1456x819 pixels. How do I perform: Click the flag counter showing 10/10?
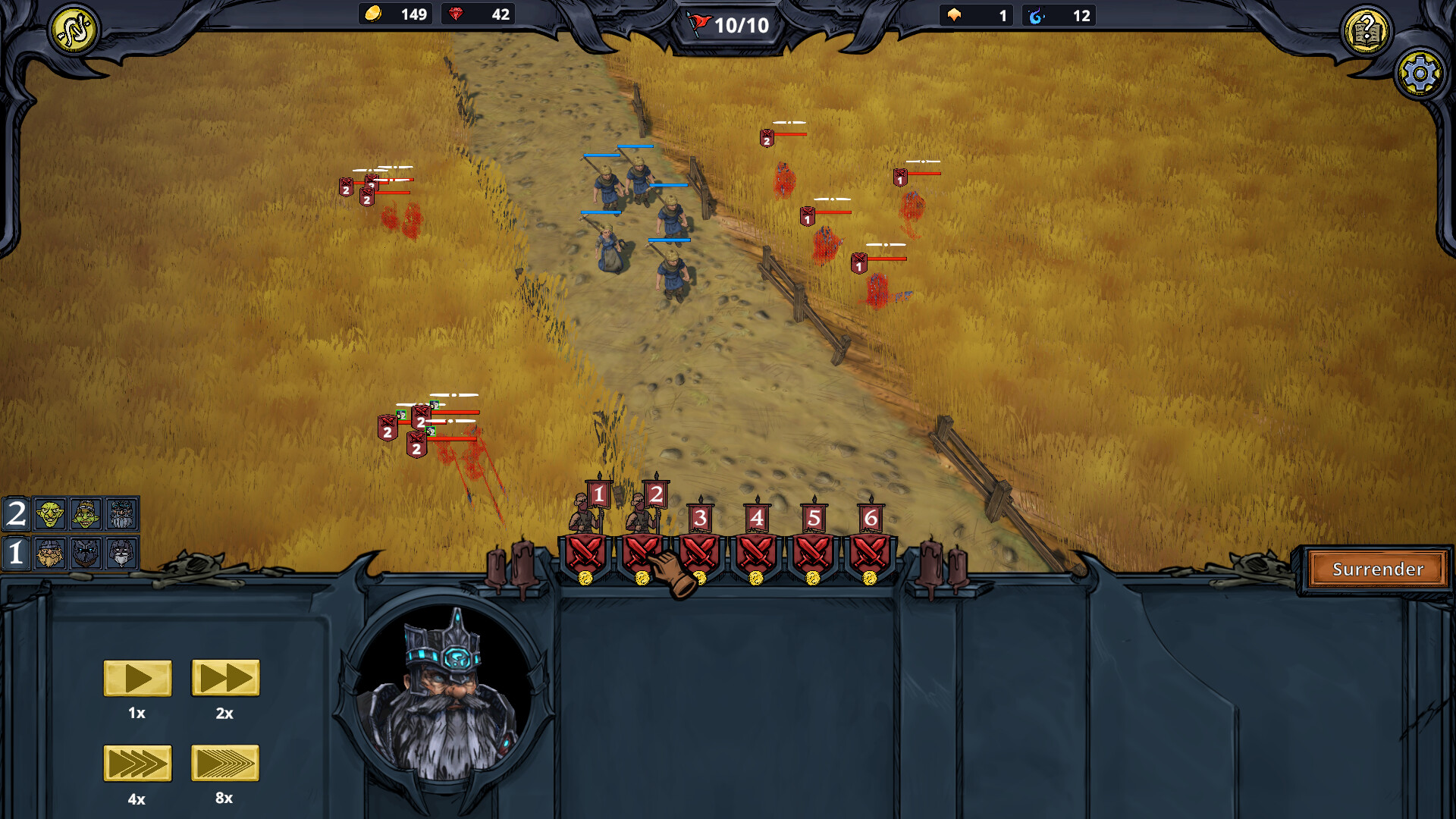pyautogui.click(x=724, y=24)
